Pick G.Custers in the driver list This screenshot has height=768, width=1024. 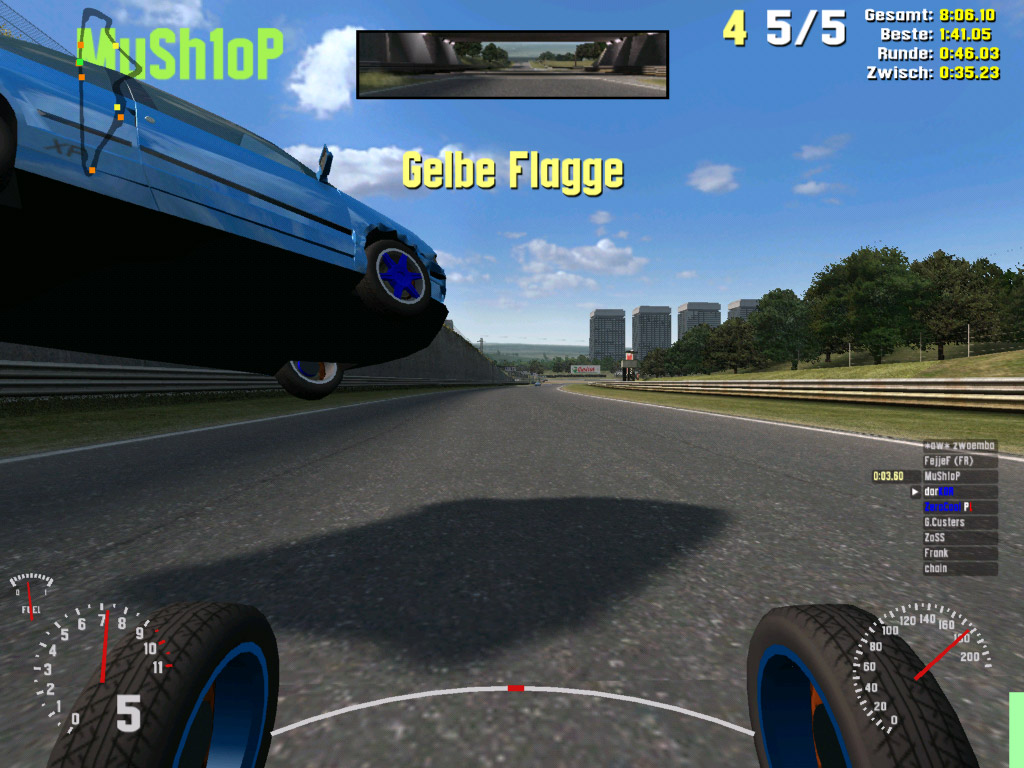[x=959, y=522]
